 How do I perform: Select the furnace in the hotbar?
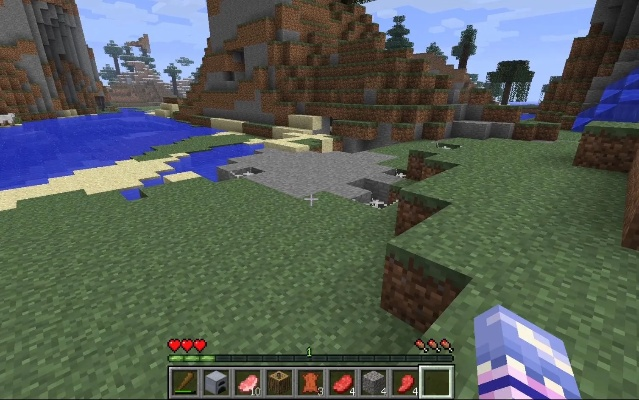[x=215, y=381]
